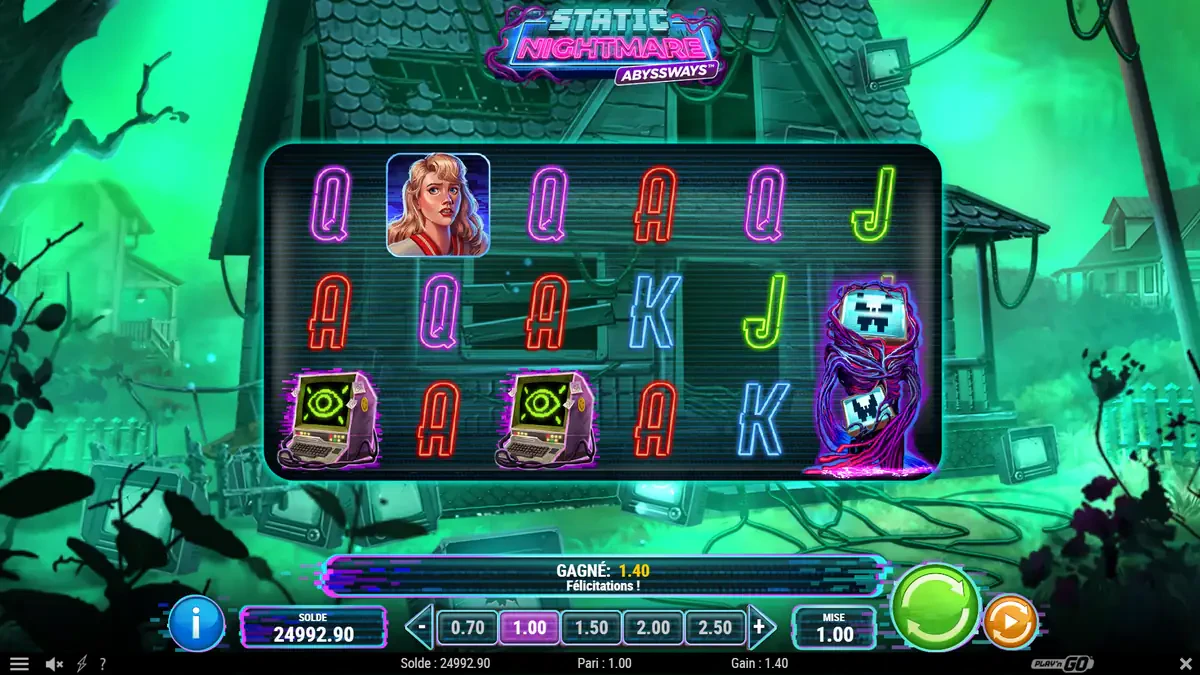Image resolution: width=1200 pixels, height=675 pixels.
Task: Spin the reels with the green button
Action: point(935,606)
